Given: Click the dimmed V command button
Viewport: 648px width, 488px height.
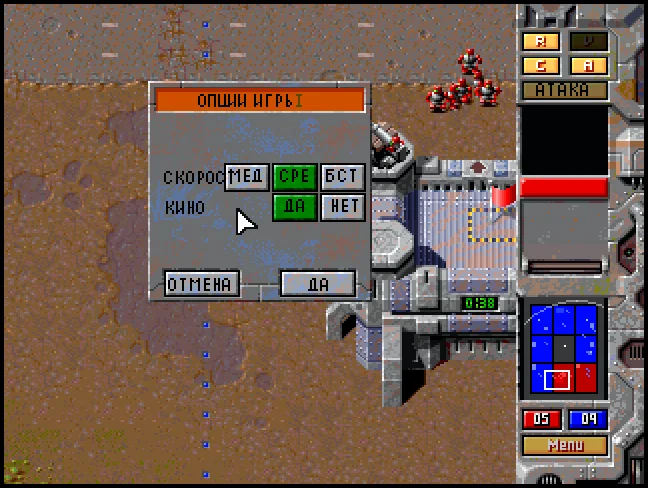Looking at the screenshot, I should coord(588,42).
